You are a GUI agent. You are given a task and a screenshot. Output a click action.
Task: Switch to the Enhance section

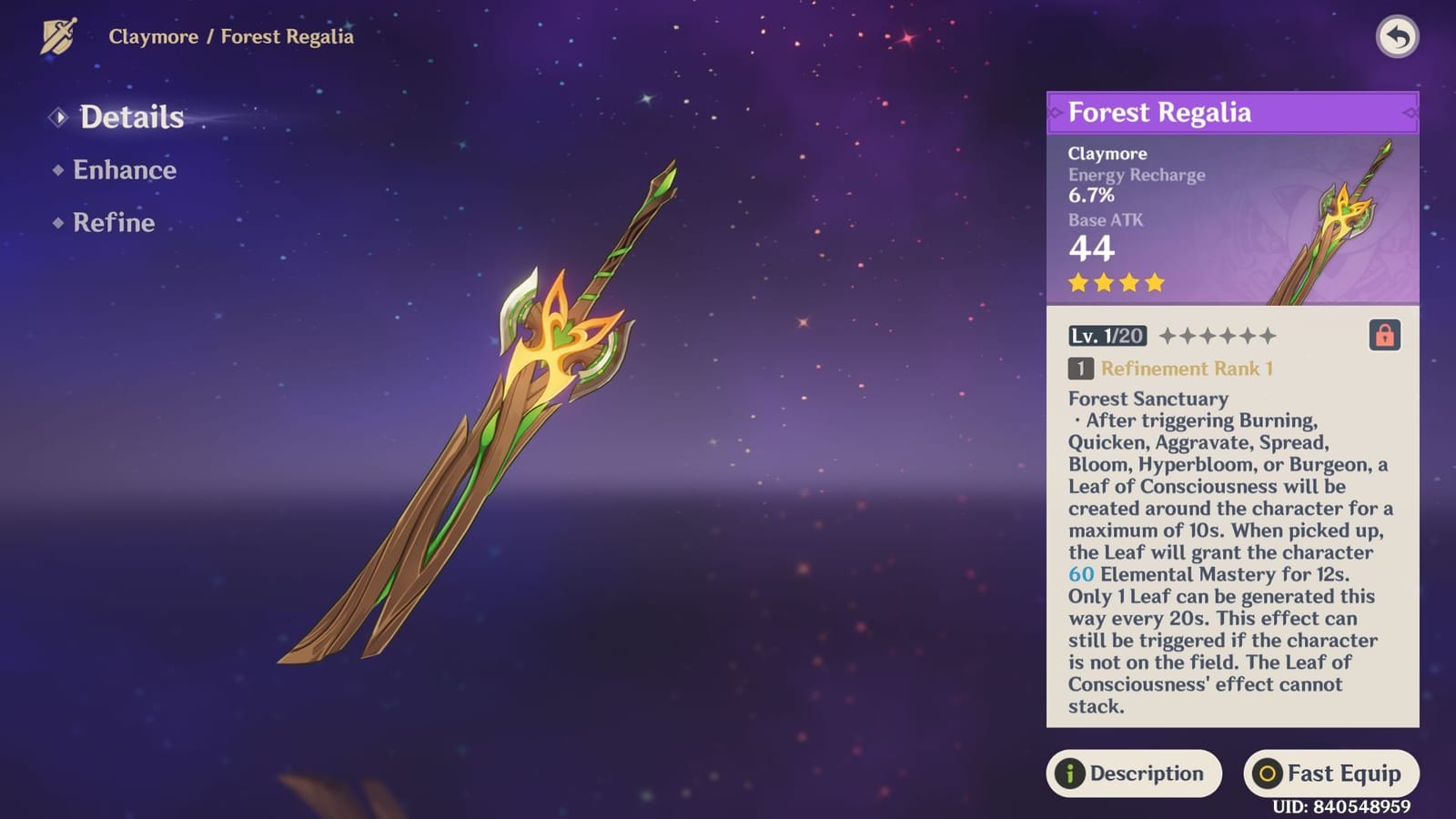(123, 170)
